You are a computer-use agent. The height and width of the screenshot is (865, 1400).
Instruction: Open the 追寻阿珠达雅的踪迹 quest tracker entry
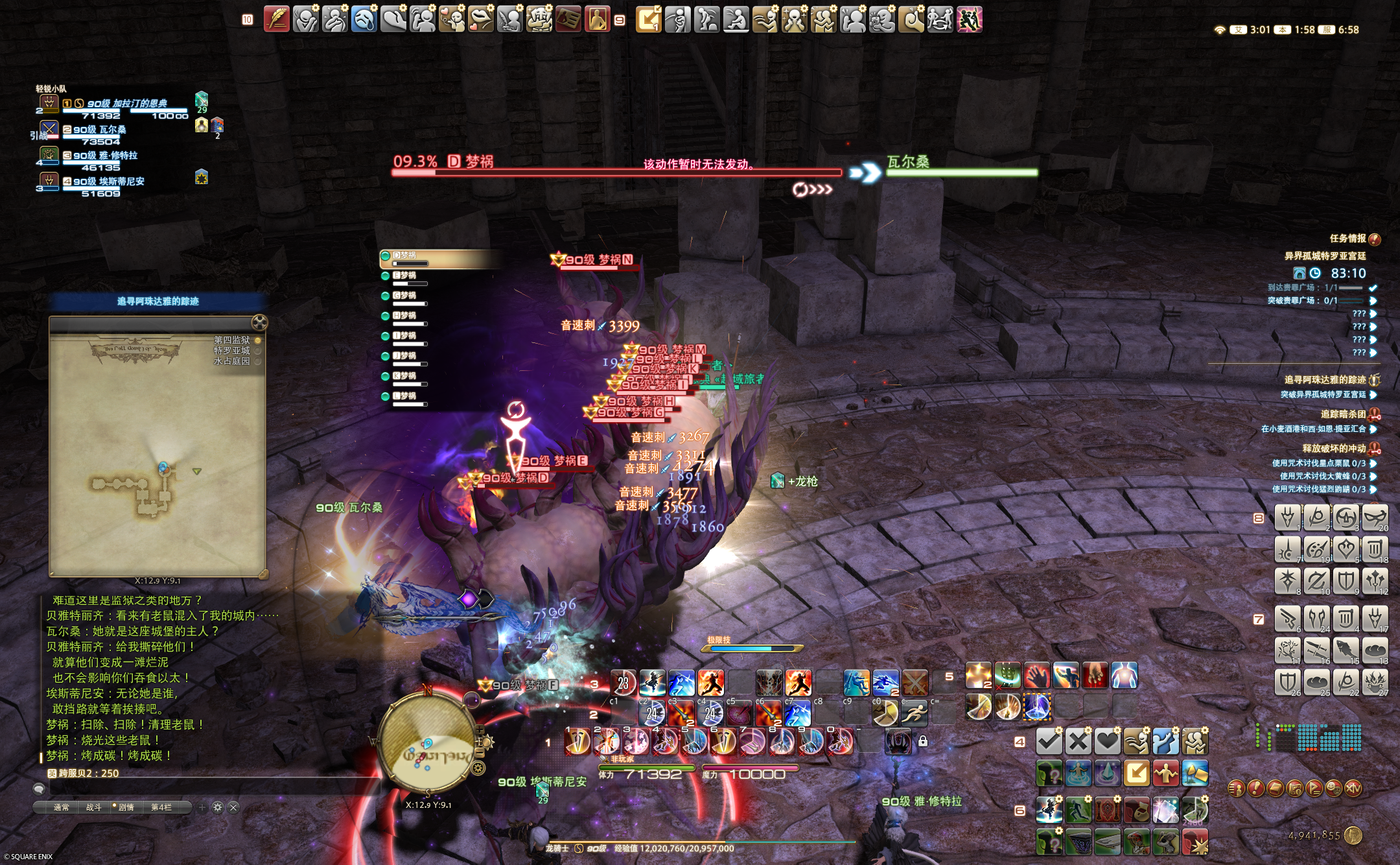[1325, 380]
